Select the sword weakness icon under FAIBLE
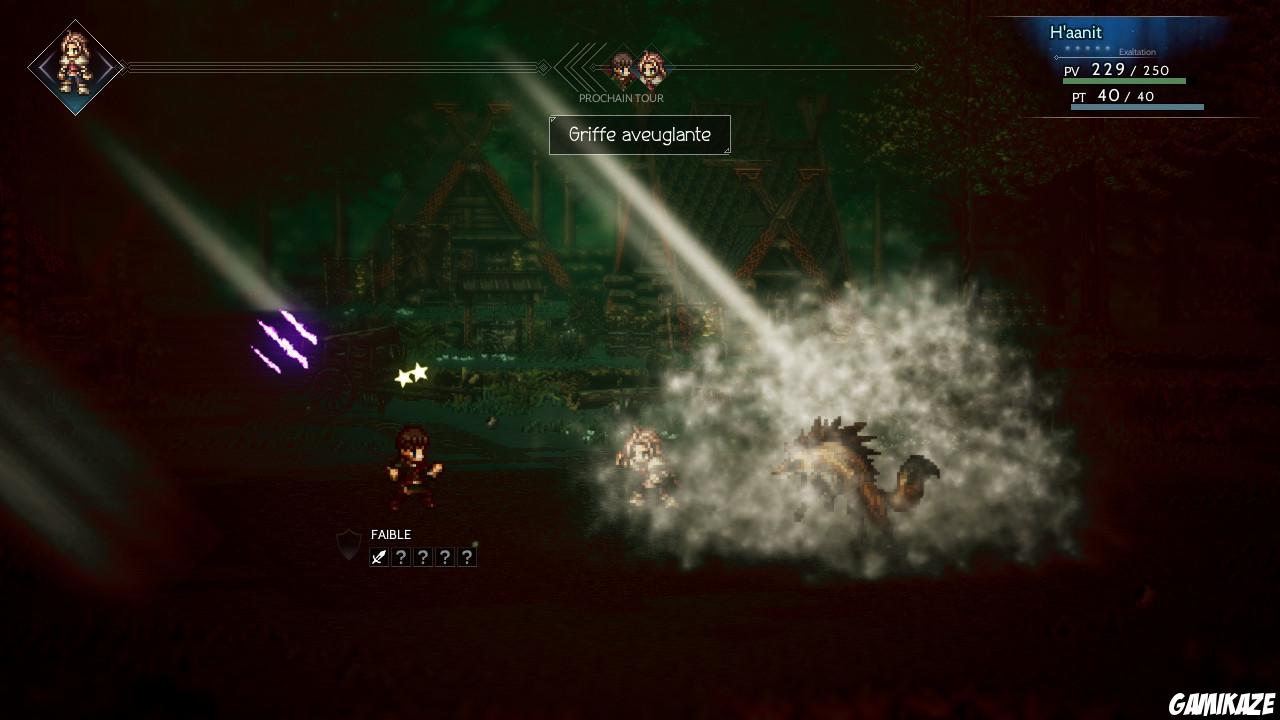 (x=379, y=556)
